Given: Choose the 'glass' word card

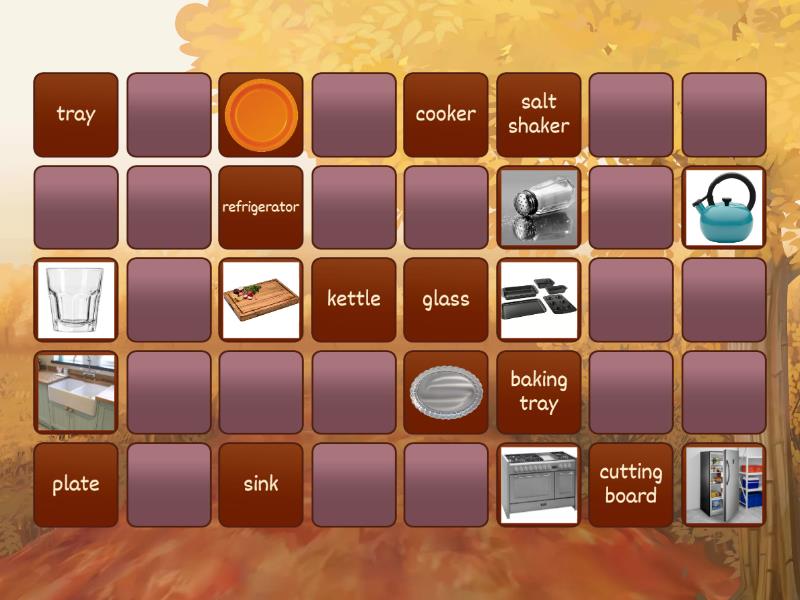Looking at the screenshot, I should coord(446,299).
